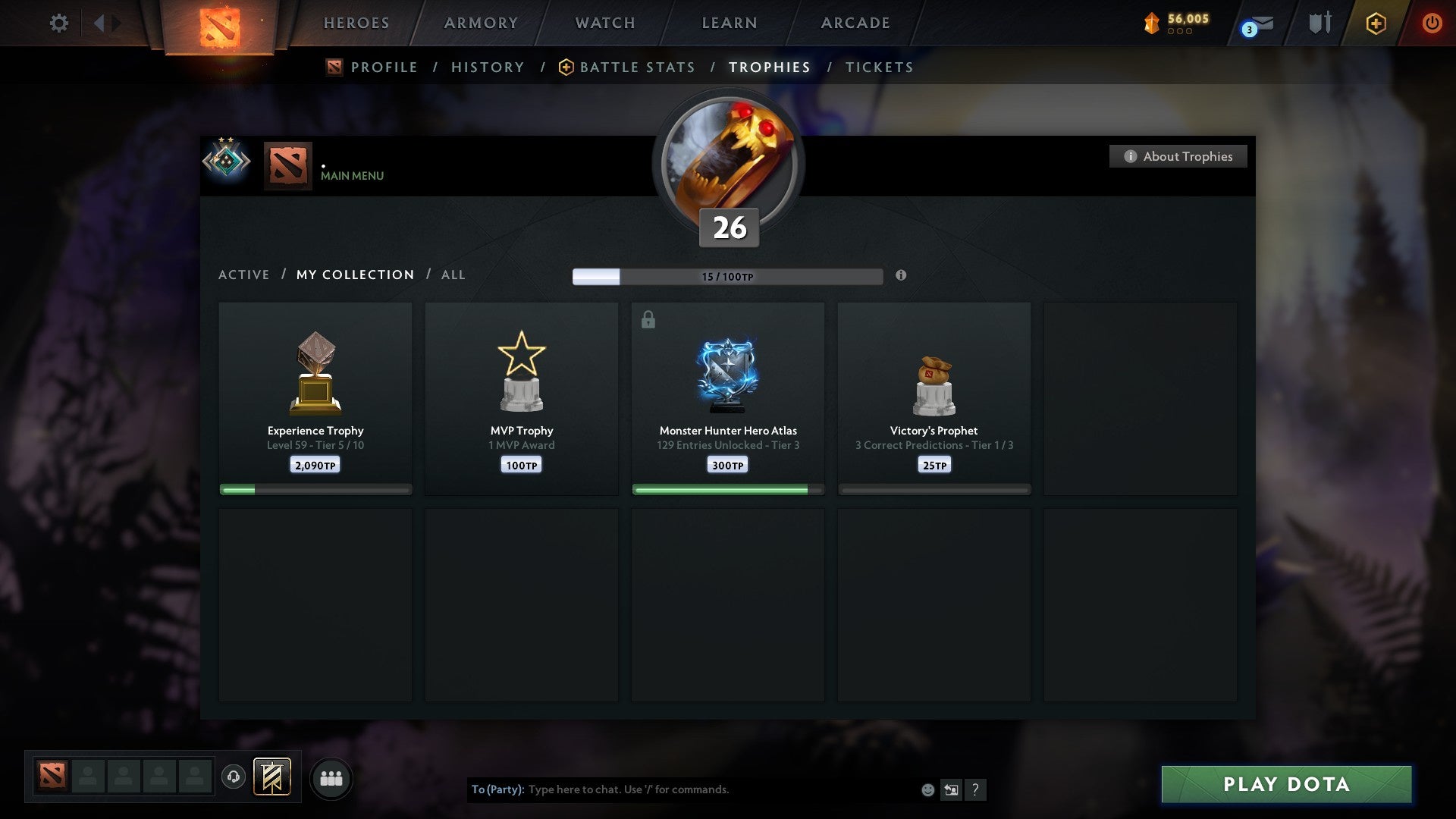Open the Settings gear menu
This screenshot has height=819, width=1456.
pyautogui.click(x=58, y=23)
